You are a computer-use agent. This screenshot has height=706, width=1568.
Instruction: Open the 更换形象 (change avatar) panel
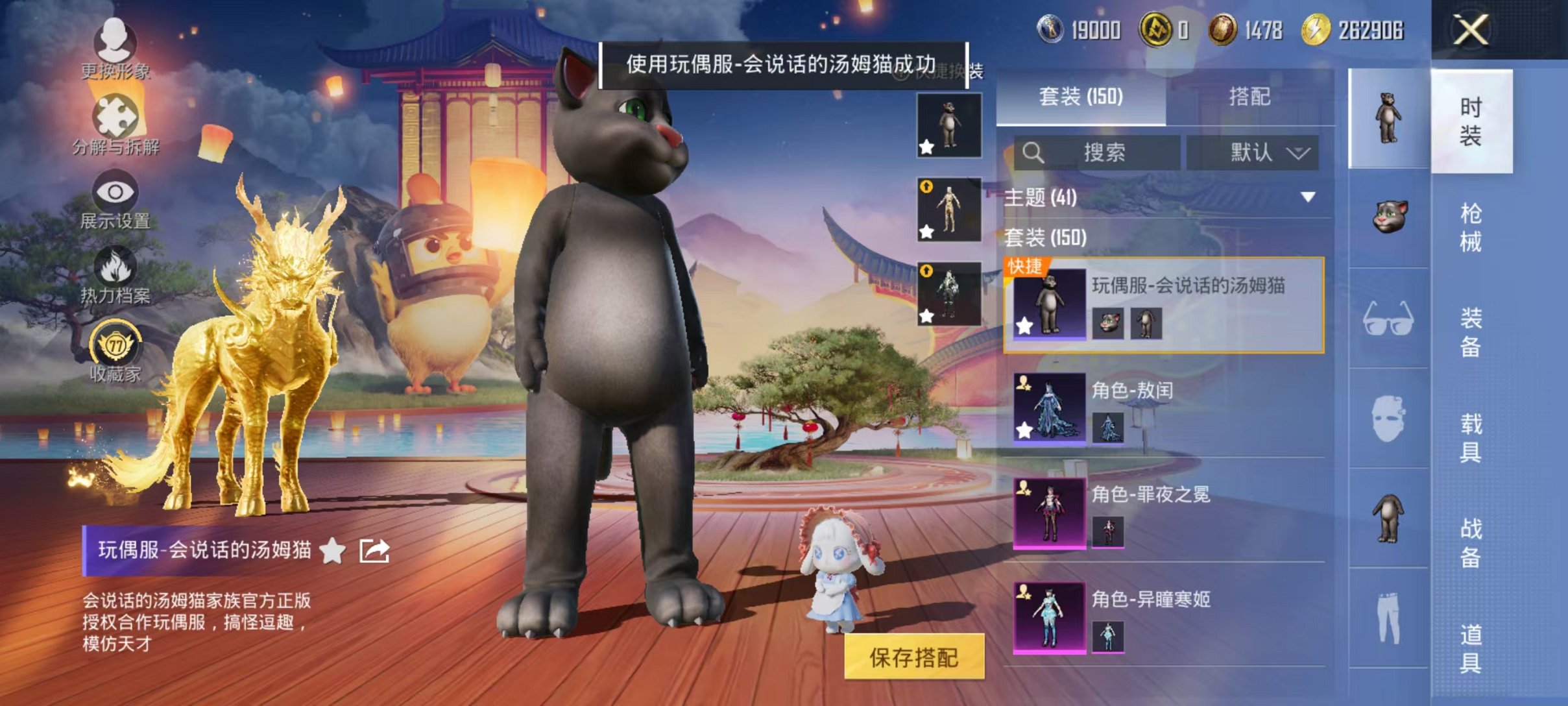point(115,55)
